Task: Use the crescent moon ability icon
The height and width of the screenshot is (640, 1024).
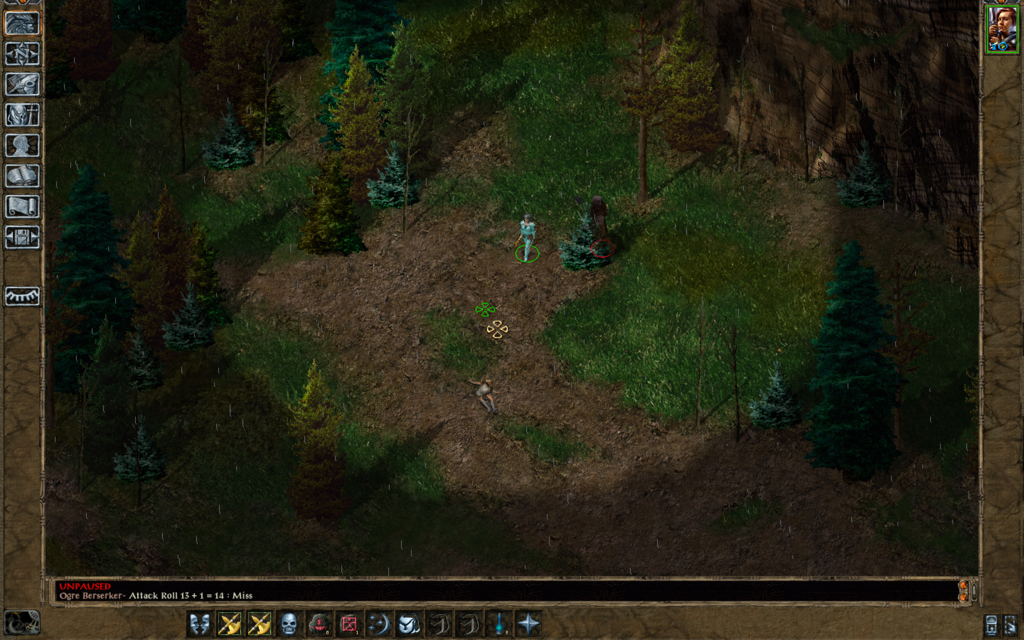Action: [379, 624]
